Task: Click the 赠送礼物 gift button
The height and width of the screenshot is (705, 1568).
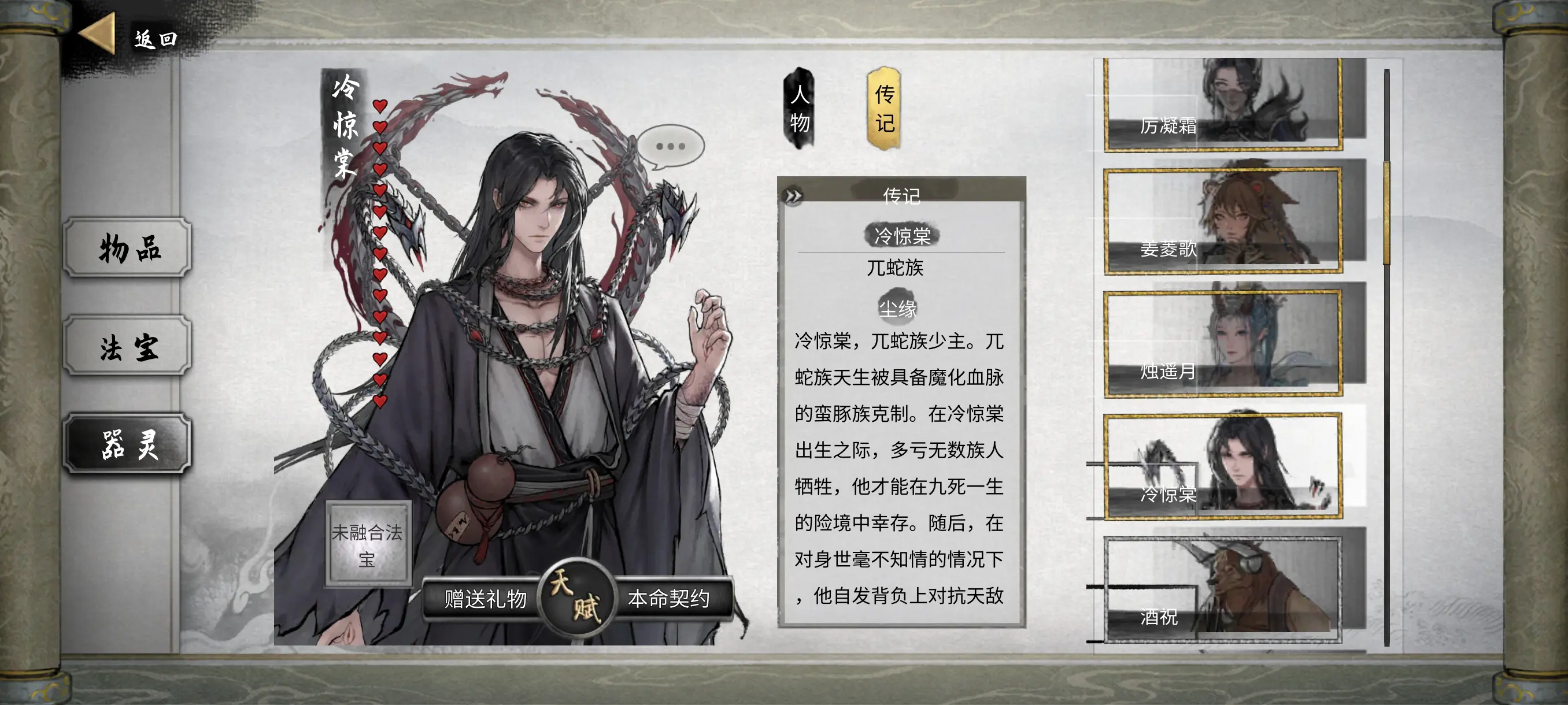Action: point(485,599)
